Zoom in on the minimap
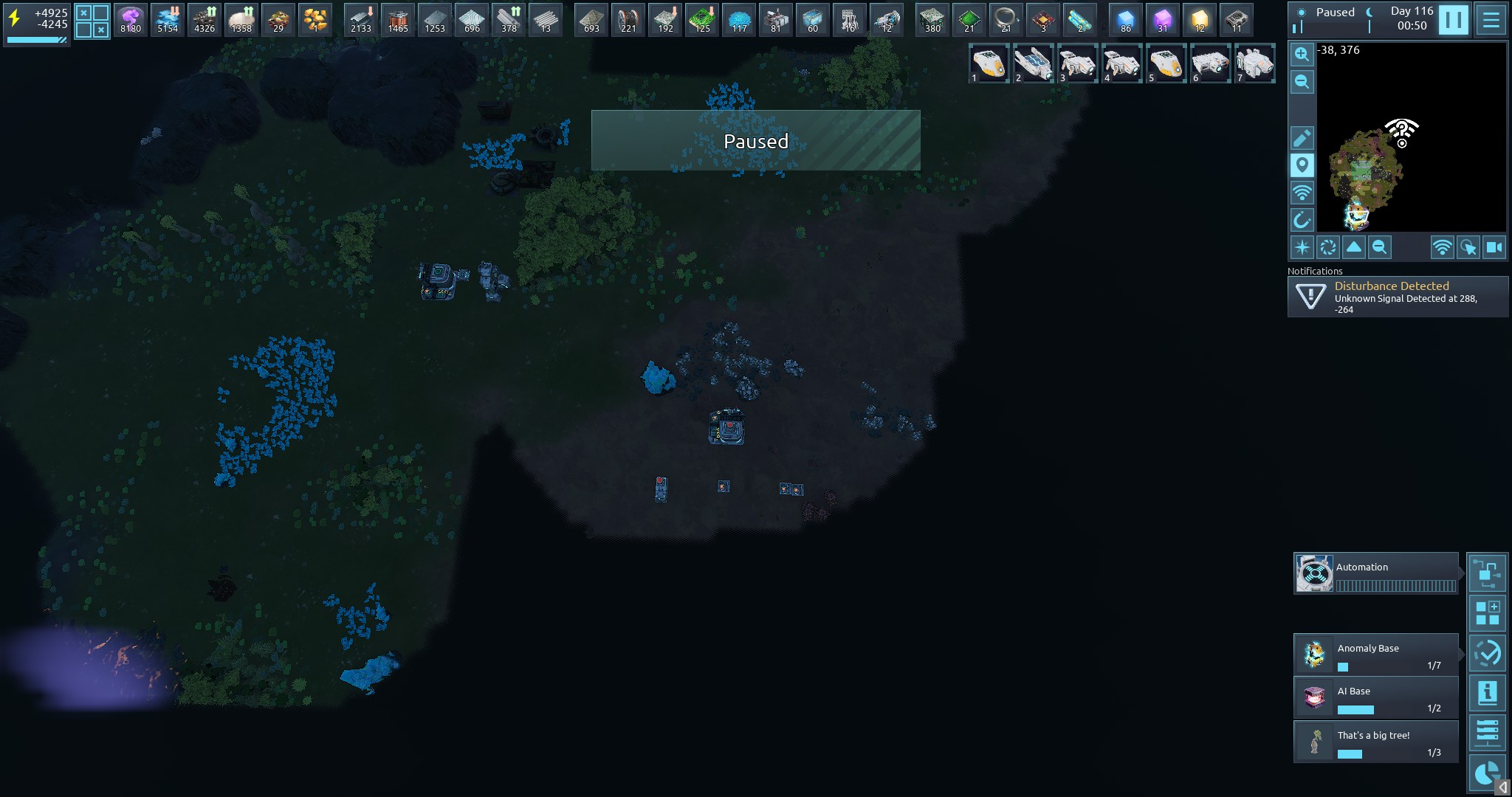The width and height of the screenshot is (1512, 797). point(1302,55)
